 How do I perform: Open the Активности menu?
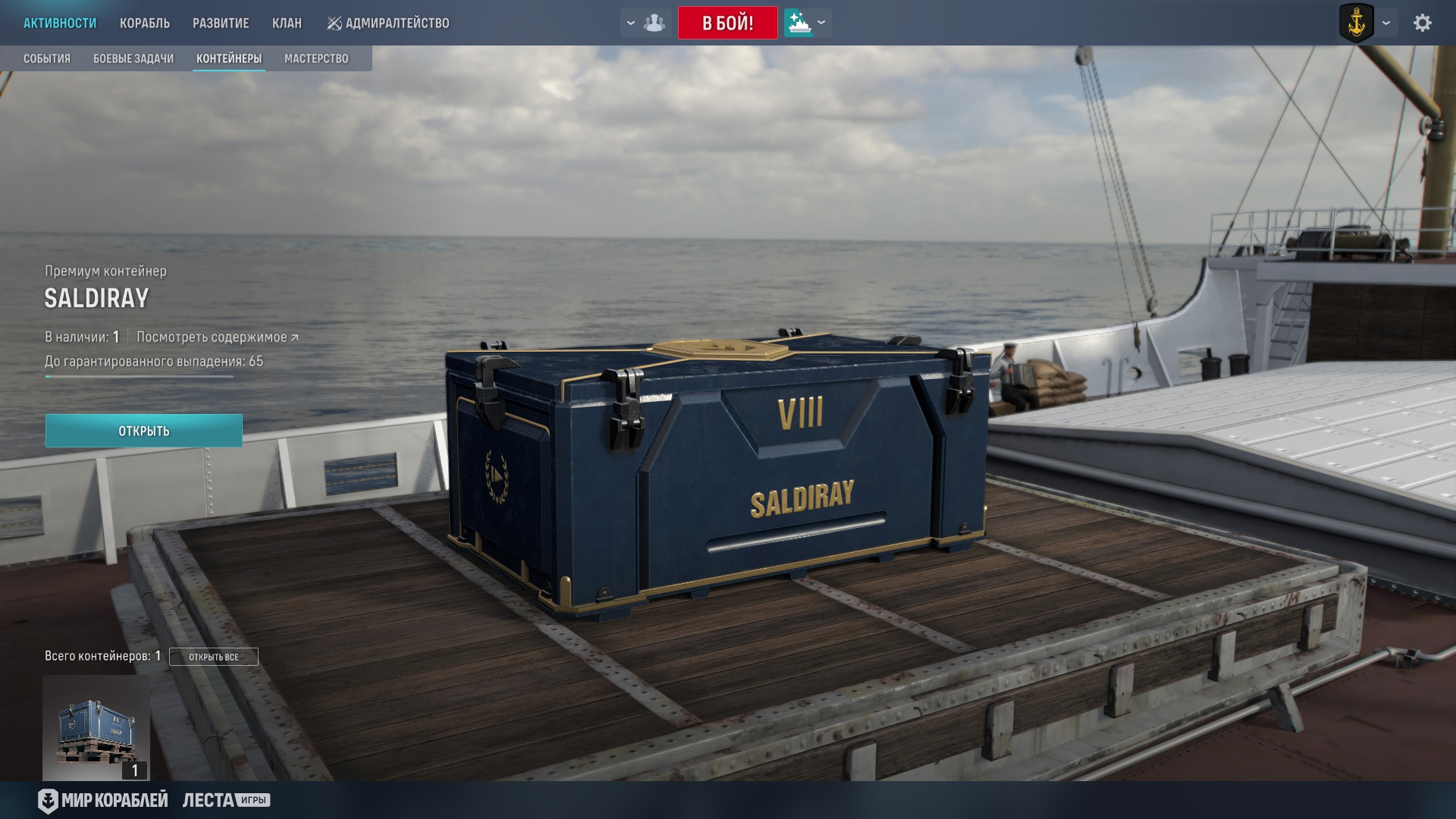click(60, 24)
